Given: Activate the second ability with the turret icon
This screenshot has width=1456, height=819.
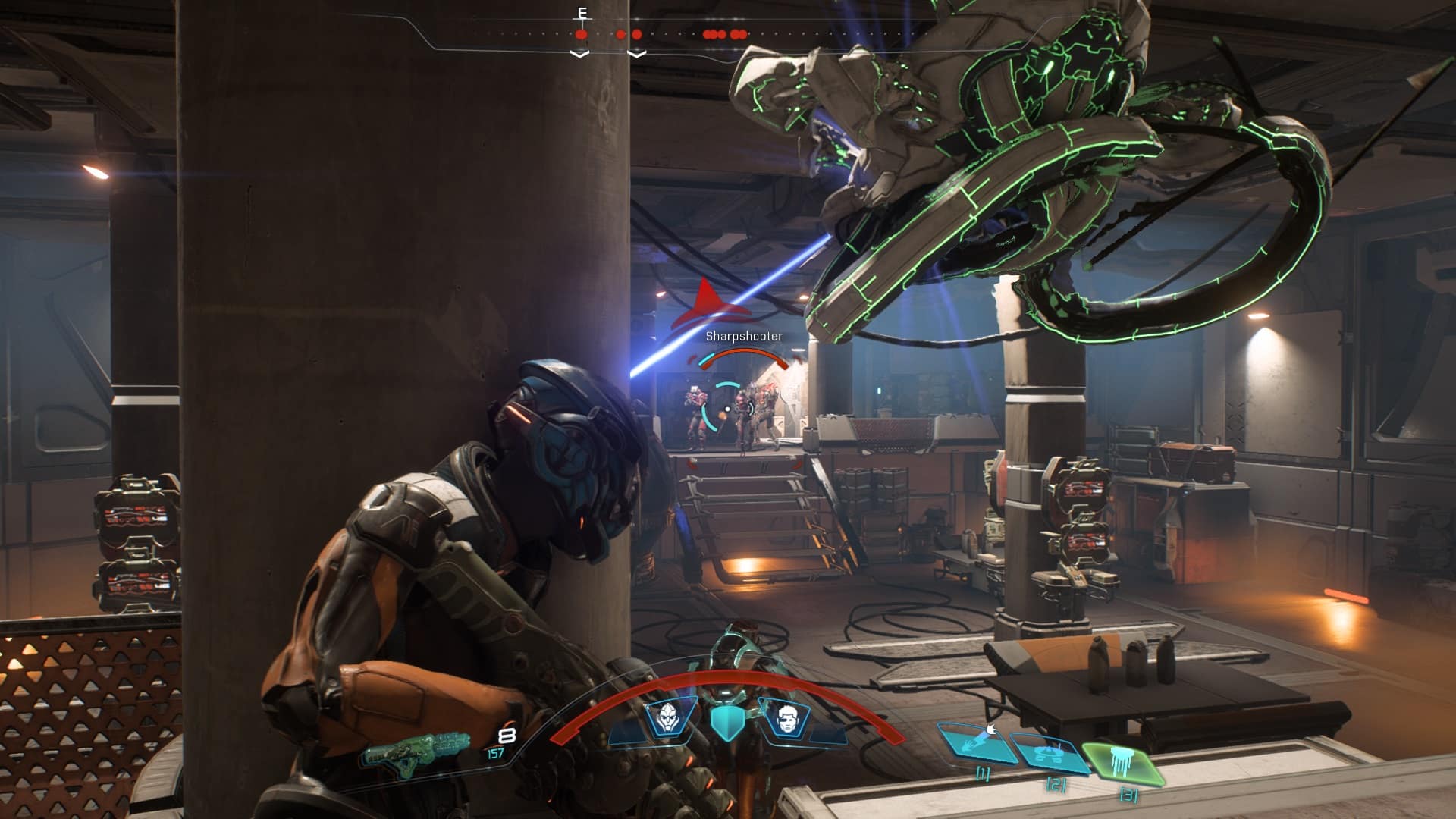Looking at the screenshot, I should pos(1050,752).
